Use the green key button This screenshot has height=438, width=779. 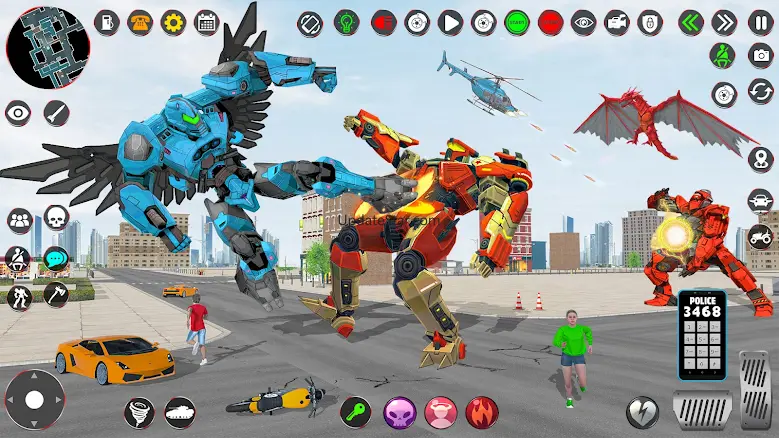point(355,411)
